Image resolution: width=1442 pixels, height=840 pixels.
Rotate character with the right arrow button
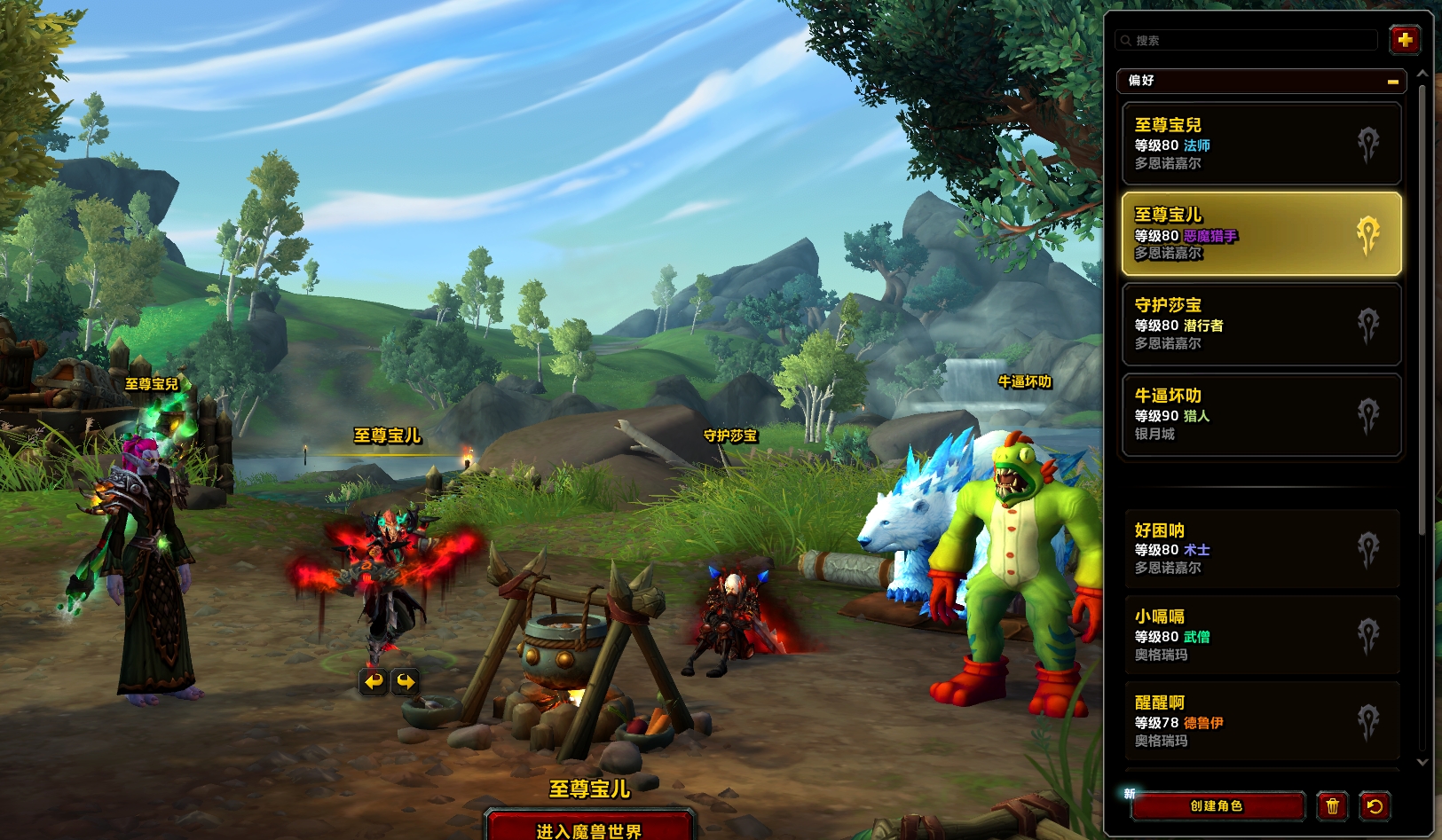tap(406, 681)
